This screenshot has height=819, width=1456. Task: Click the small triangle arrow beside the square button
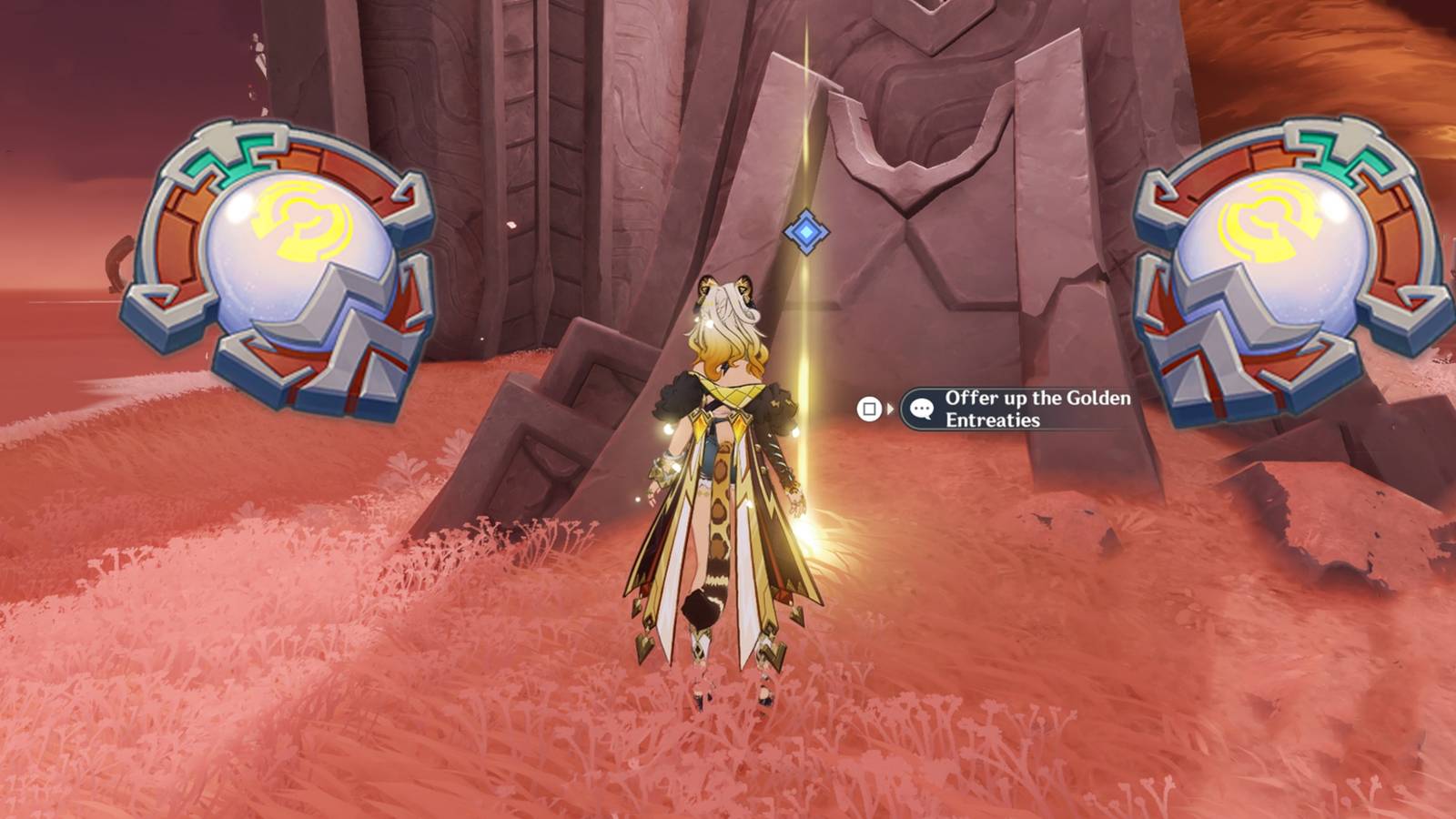pos(891,409)
